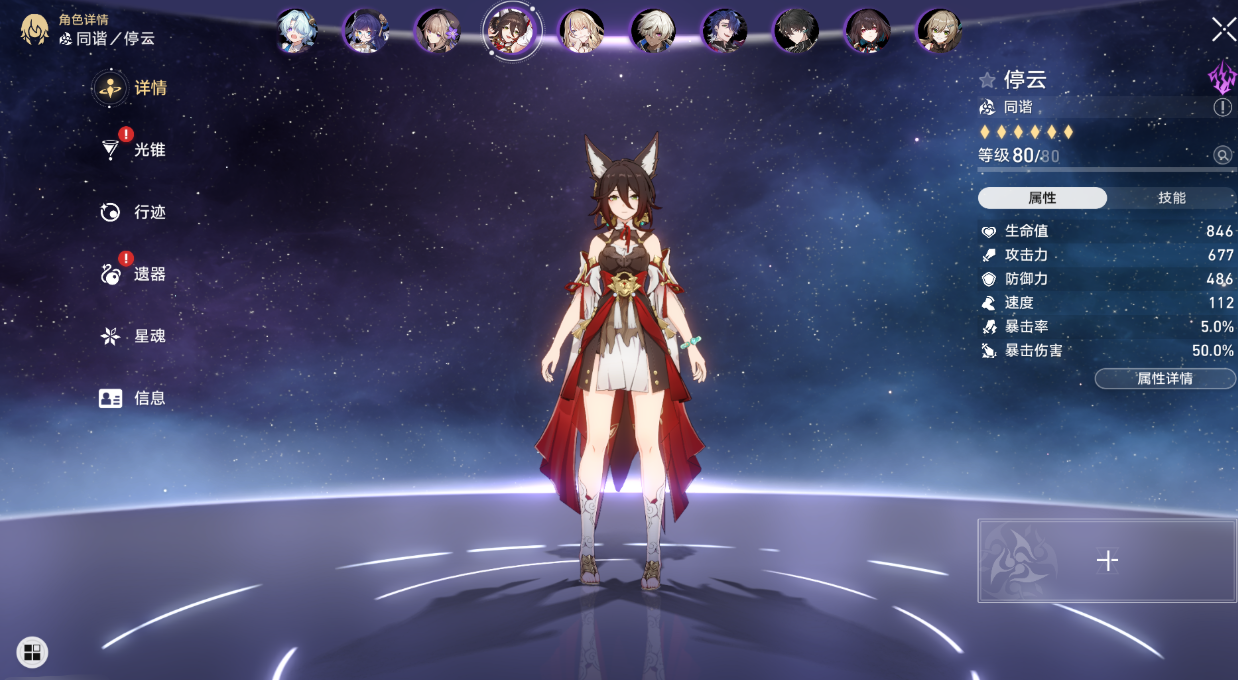The width and height of the screenshot is (1238, 680).
Task: Pick the red-eyed dark-haired girl portrait
Action: click(x=868, y=31)
